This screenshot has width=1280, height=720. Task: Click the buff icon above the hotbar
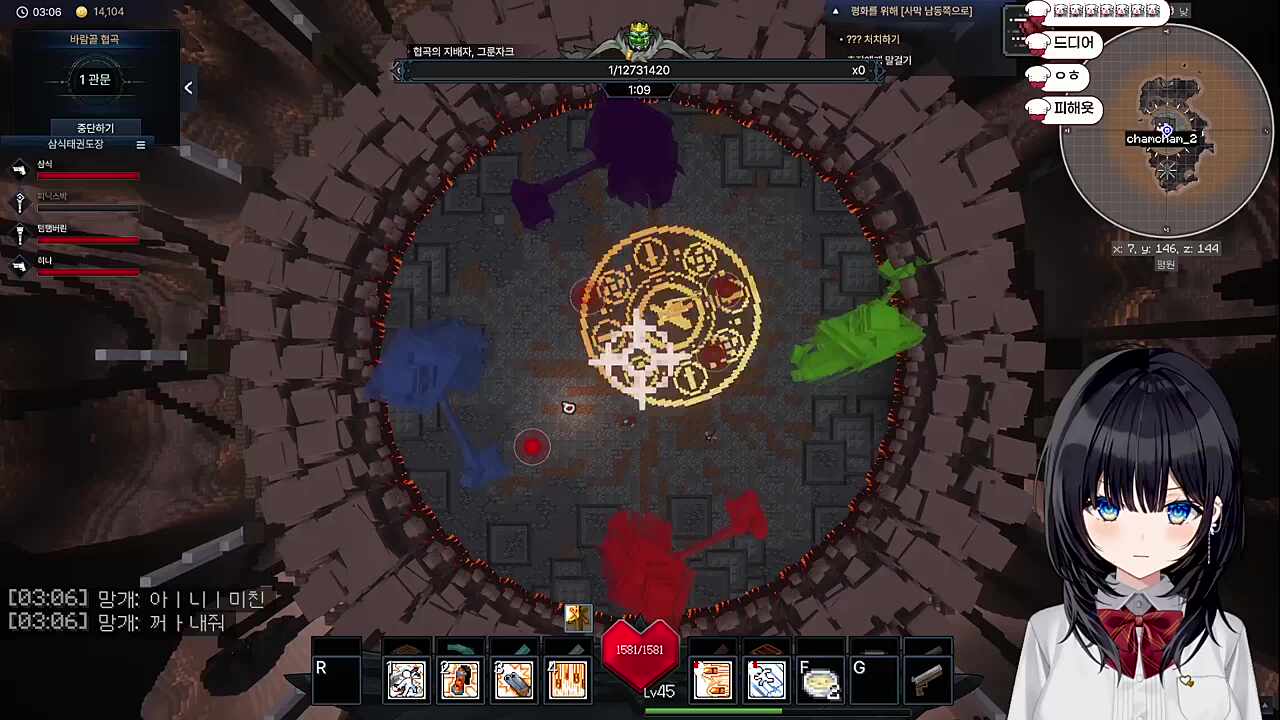[578, 618]
